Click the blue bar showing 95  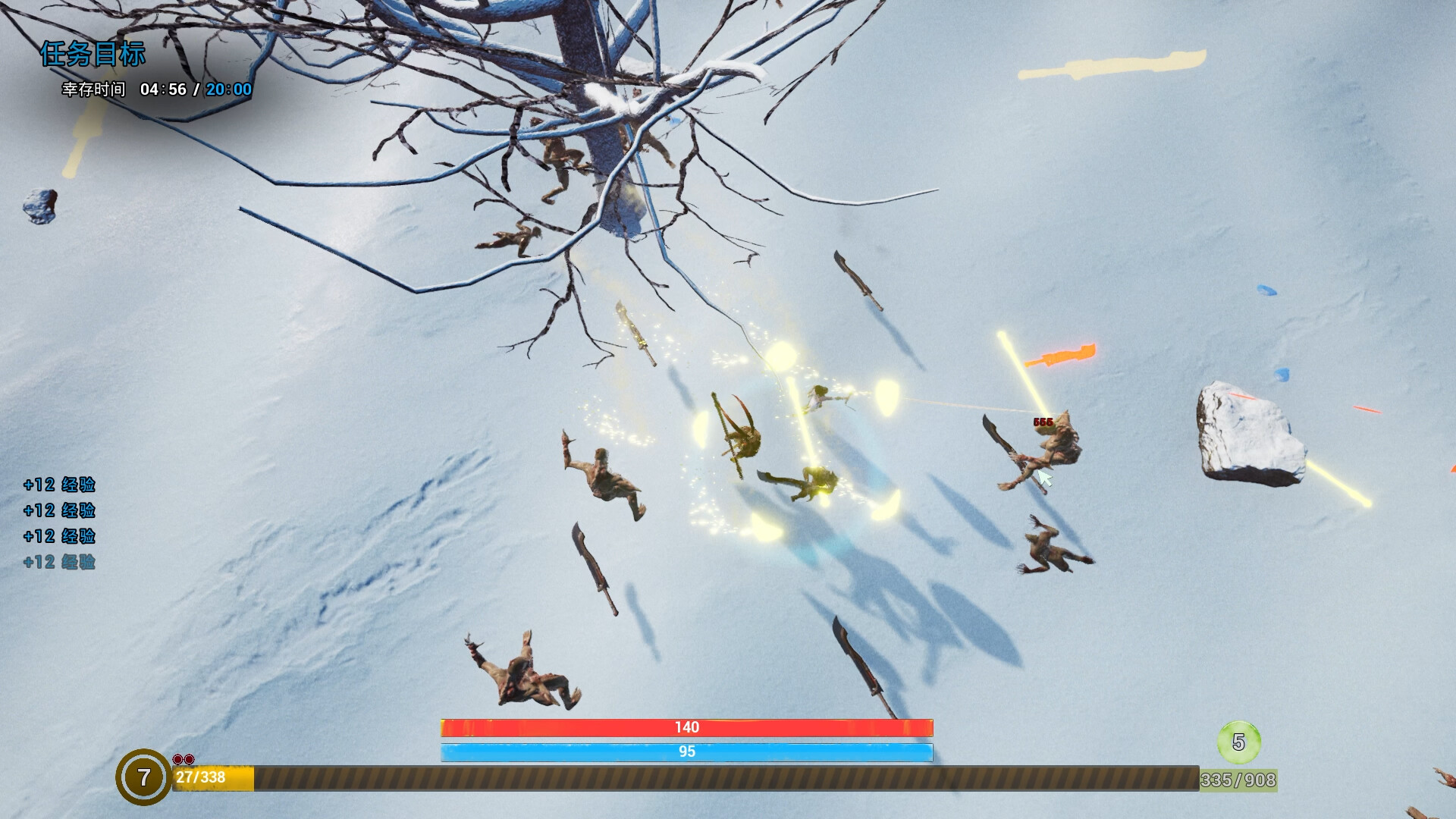[686, 752]
